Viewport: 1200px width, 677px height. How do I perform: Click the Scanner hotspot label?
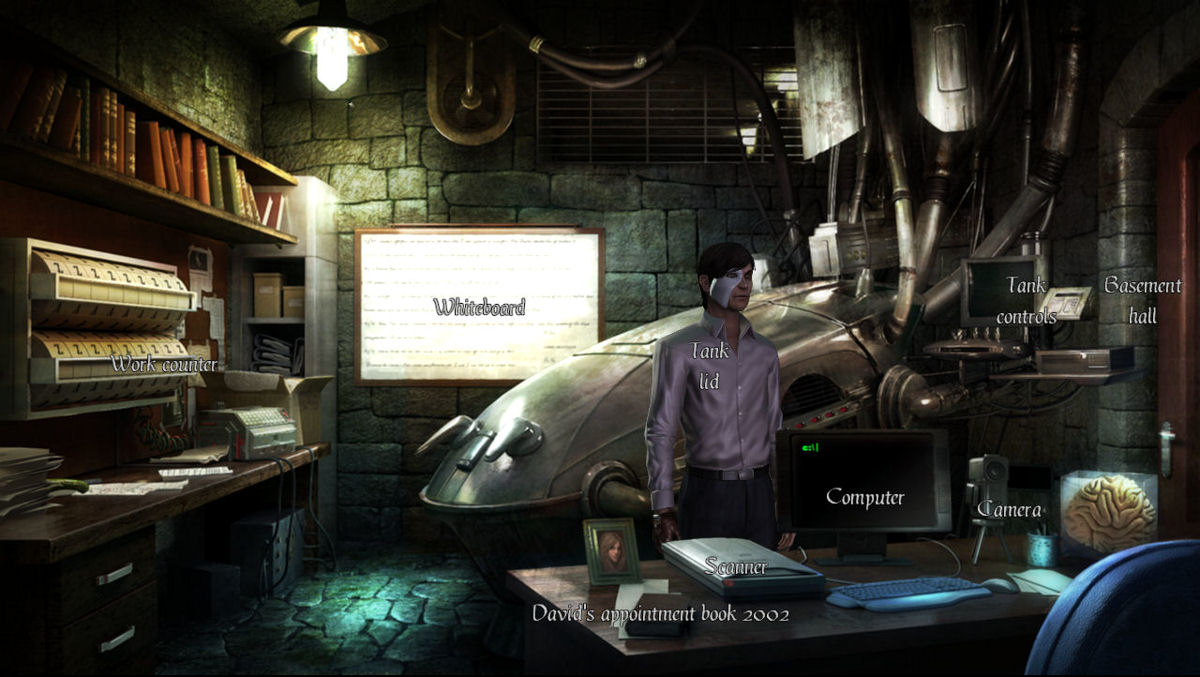[736, 567]
